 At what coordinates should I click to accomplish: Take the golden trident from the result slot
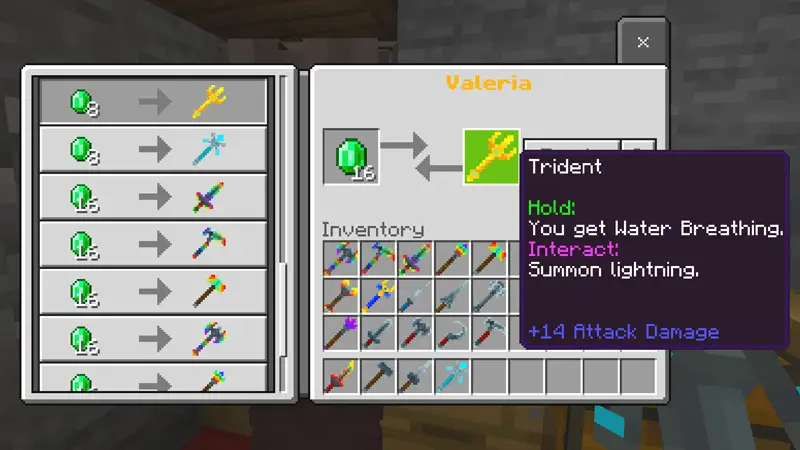click(x=491, y=157)
